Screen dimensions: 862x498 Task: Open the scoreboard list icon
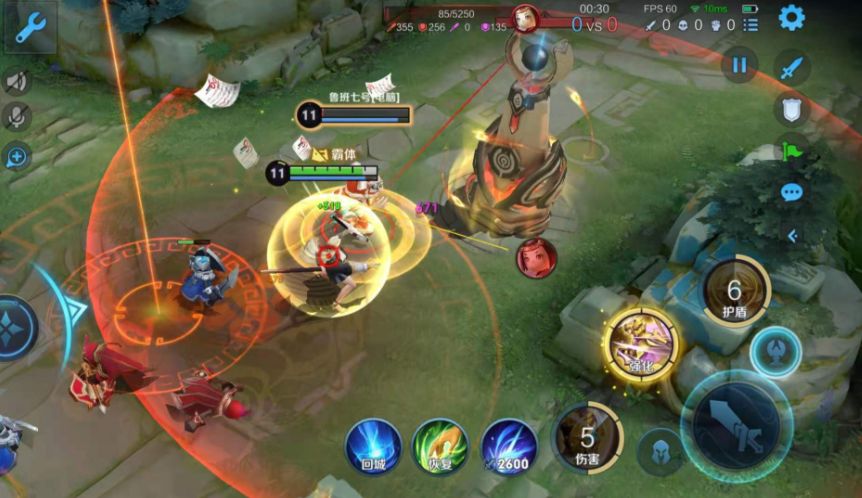pyautogui.click(x=751, y=25)
